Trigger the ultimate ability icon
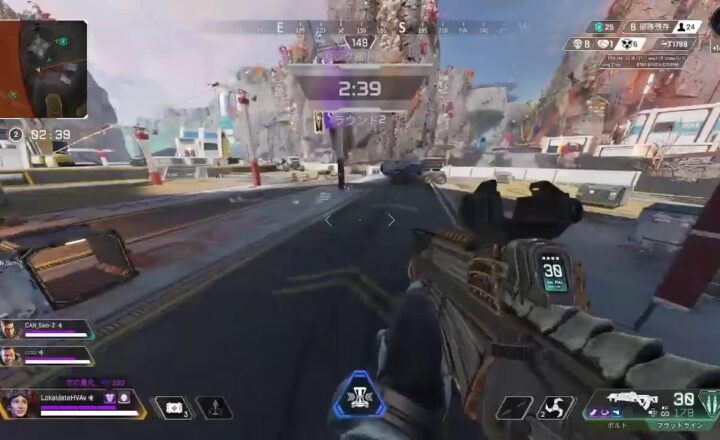The image size is (720, 440). 359,395
